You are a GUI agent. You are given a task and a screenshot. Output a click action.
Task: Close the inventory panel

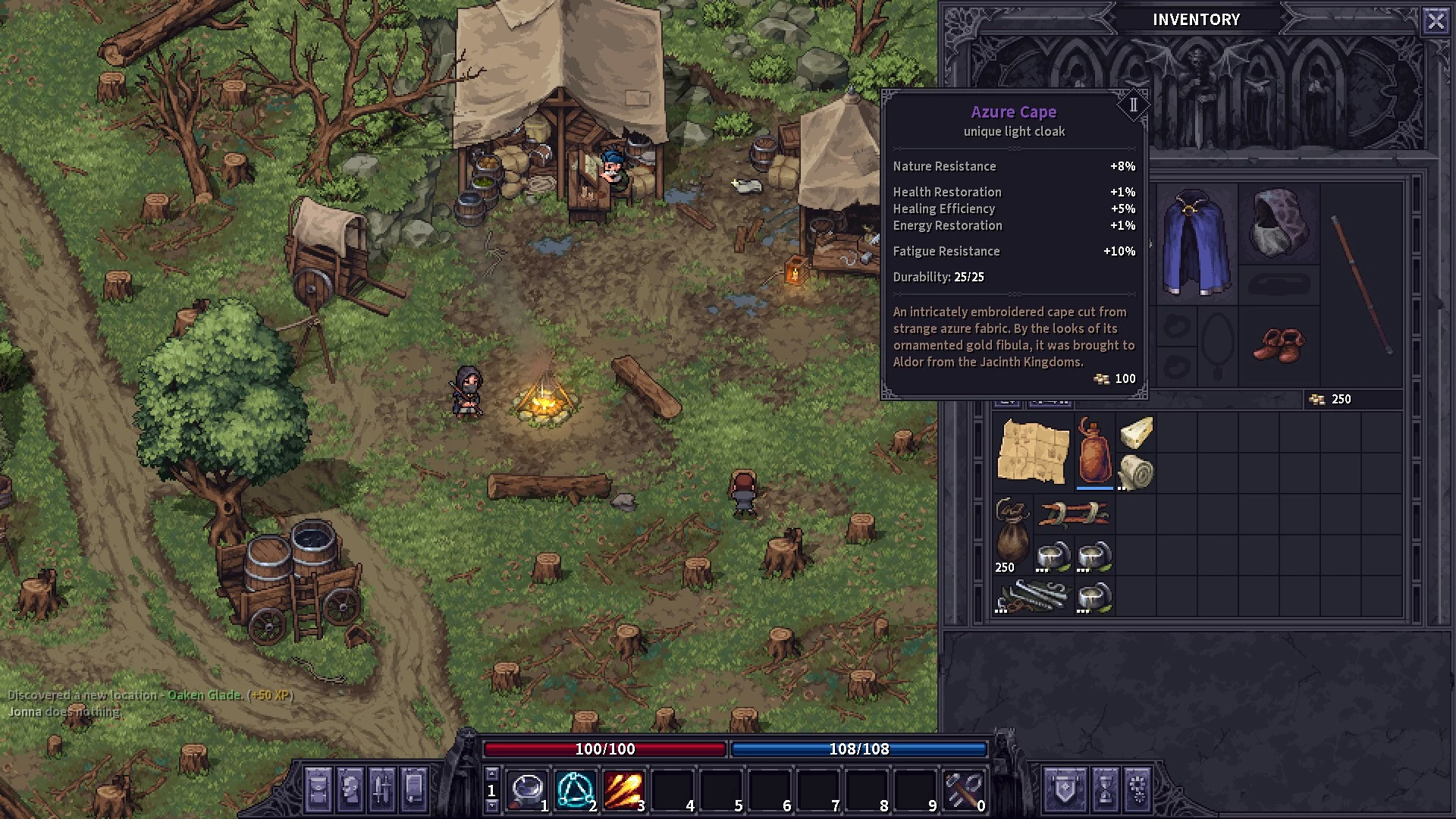click(x=1436, y=20)
